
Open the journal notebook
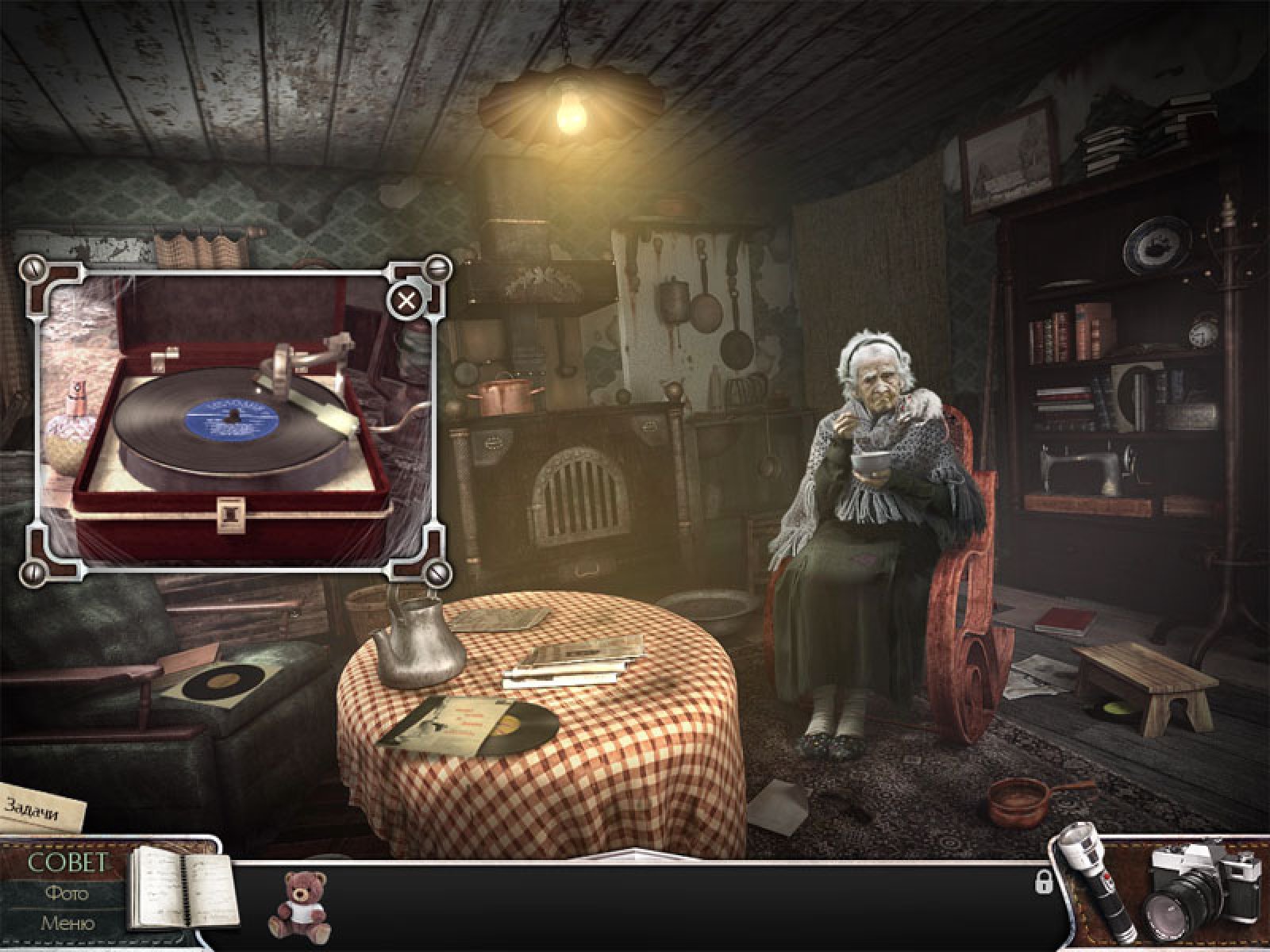(x=181, y=896)
